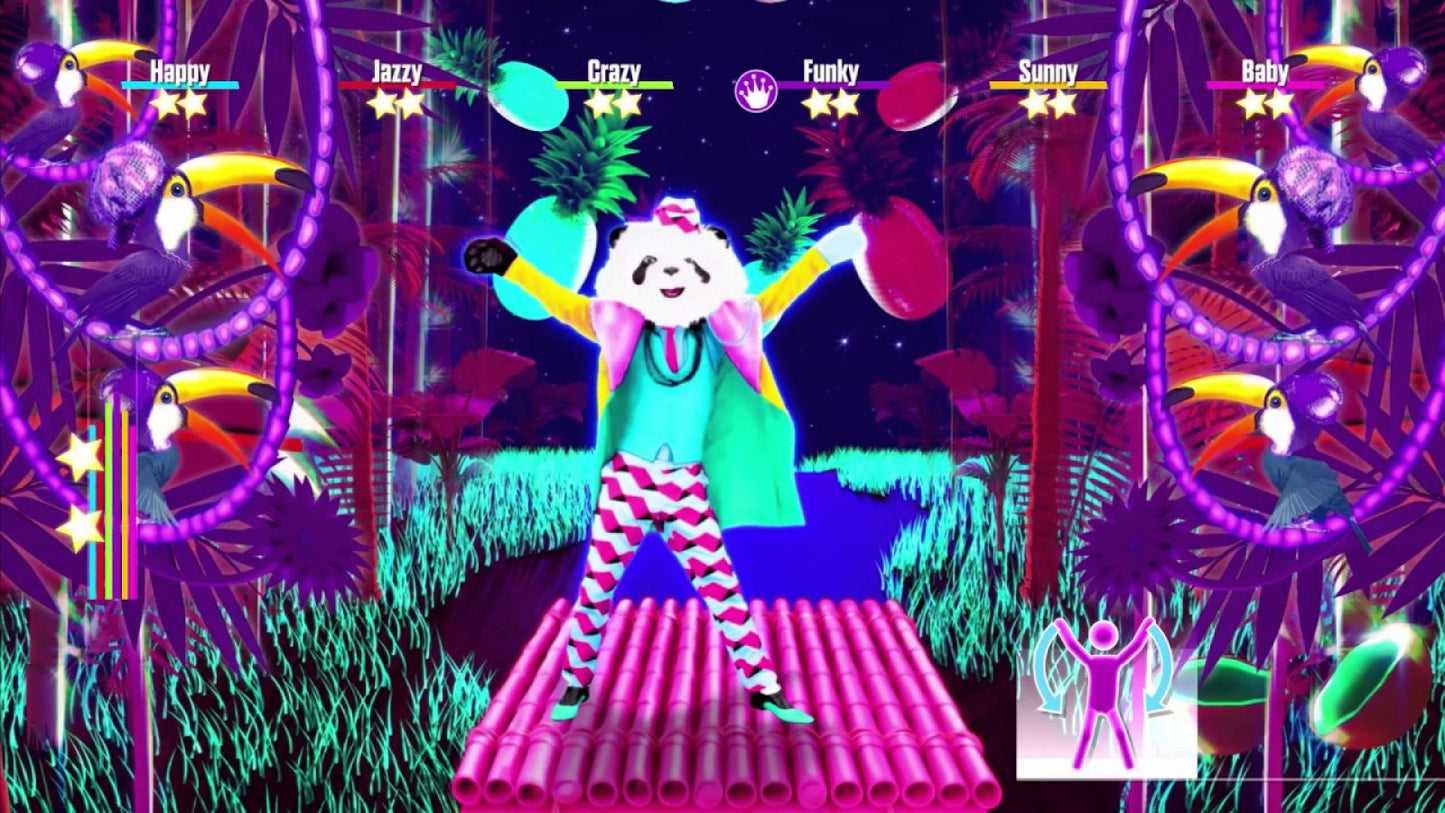Click the name label Baby
The width and height of the screenshot is (1445, 813).
coord(1264,70)
